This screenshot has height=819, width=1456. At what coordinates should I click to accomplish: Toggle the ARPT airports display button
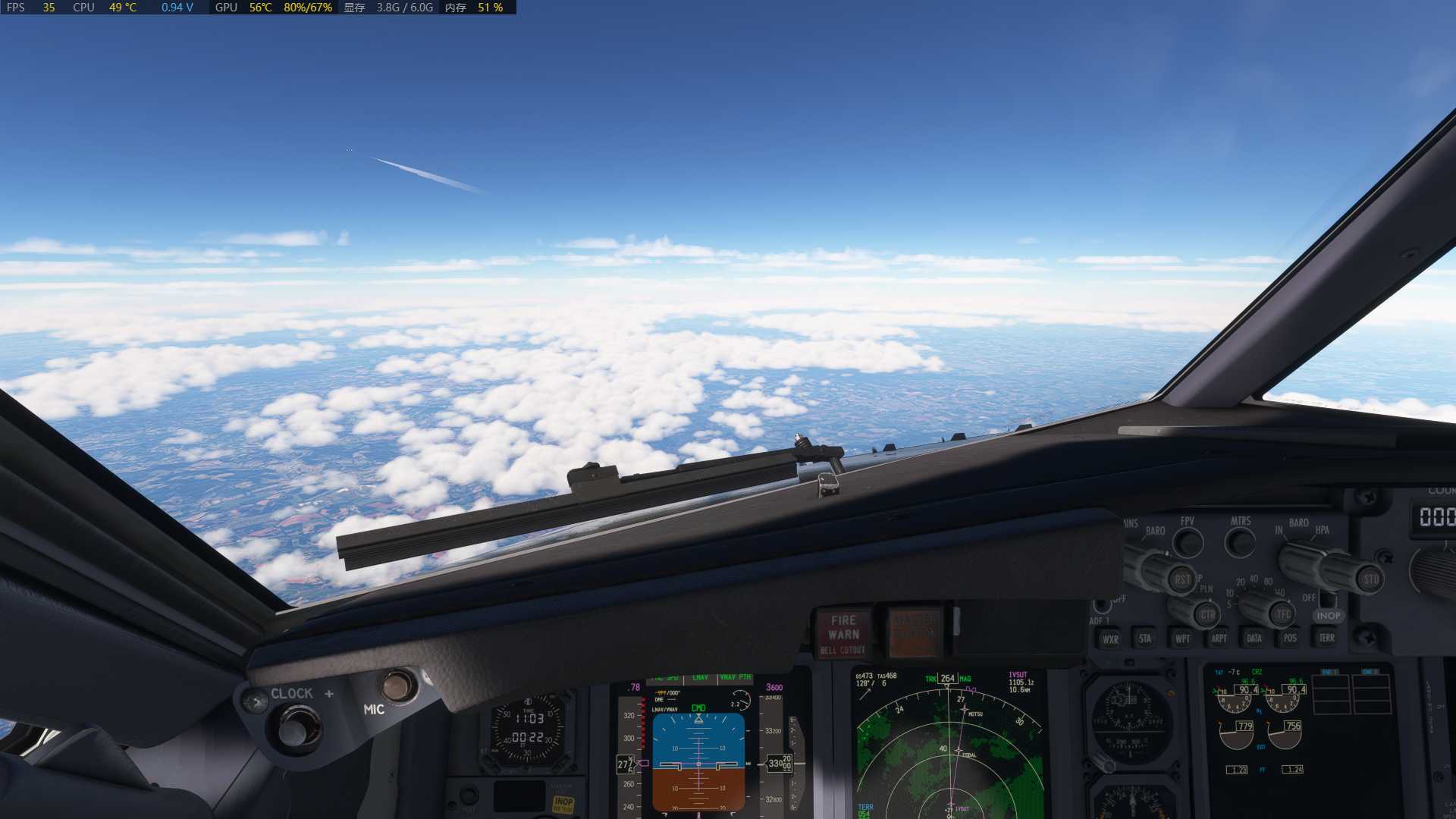(1219, 639)
